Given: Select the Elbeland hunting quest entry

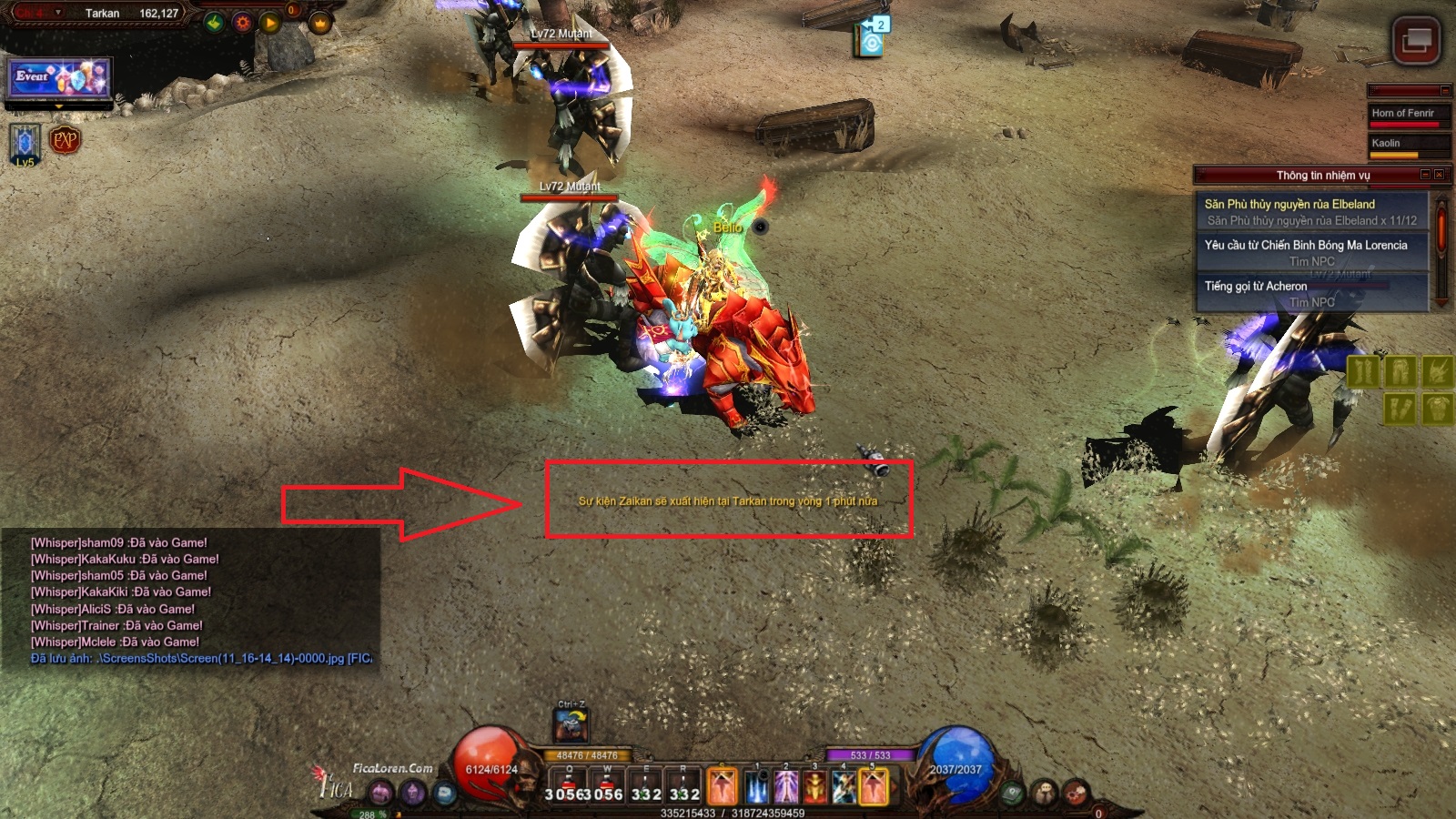Looking at the screenshot, I should click(x=1310, y=212).
